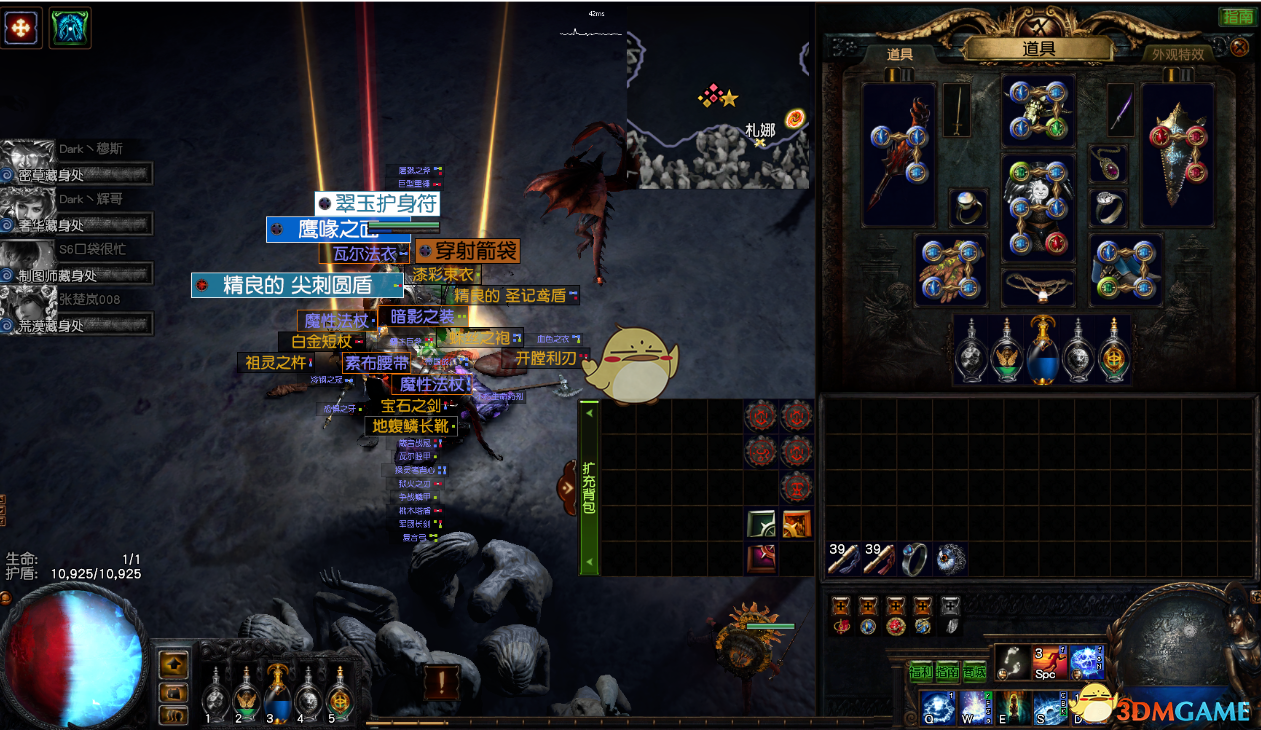Pick up the 翠玉护身符 loot label
Screen dimensions: 1261x730
pos(378,204)
